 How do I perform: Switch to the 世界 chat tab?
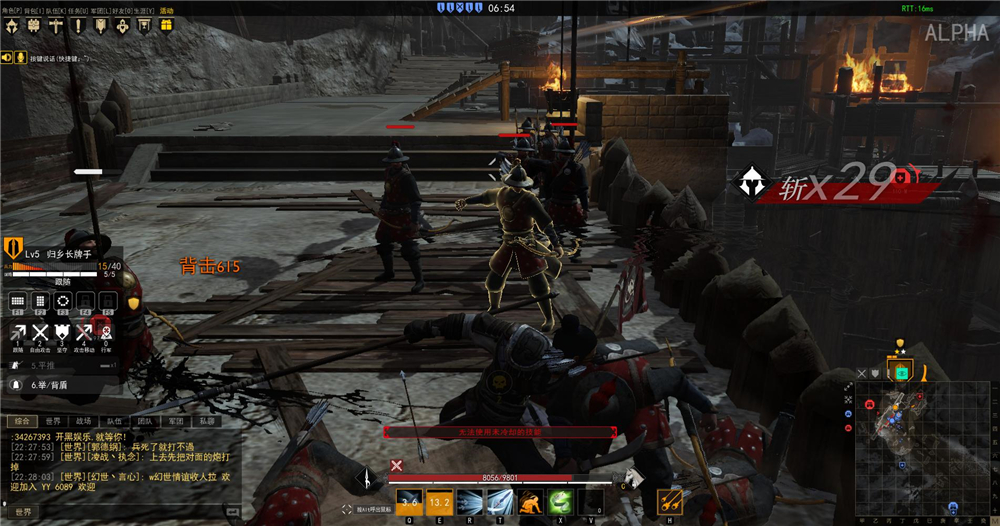click(x=53, y=422)
